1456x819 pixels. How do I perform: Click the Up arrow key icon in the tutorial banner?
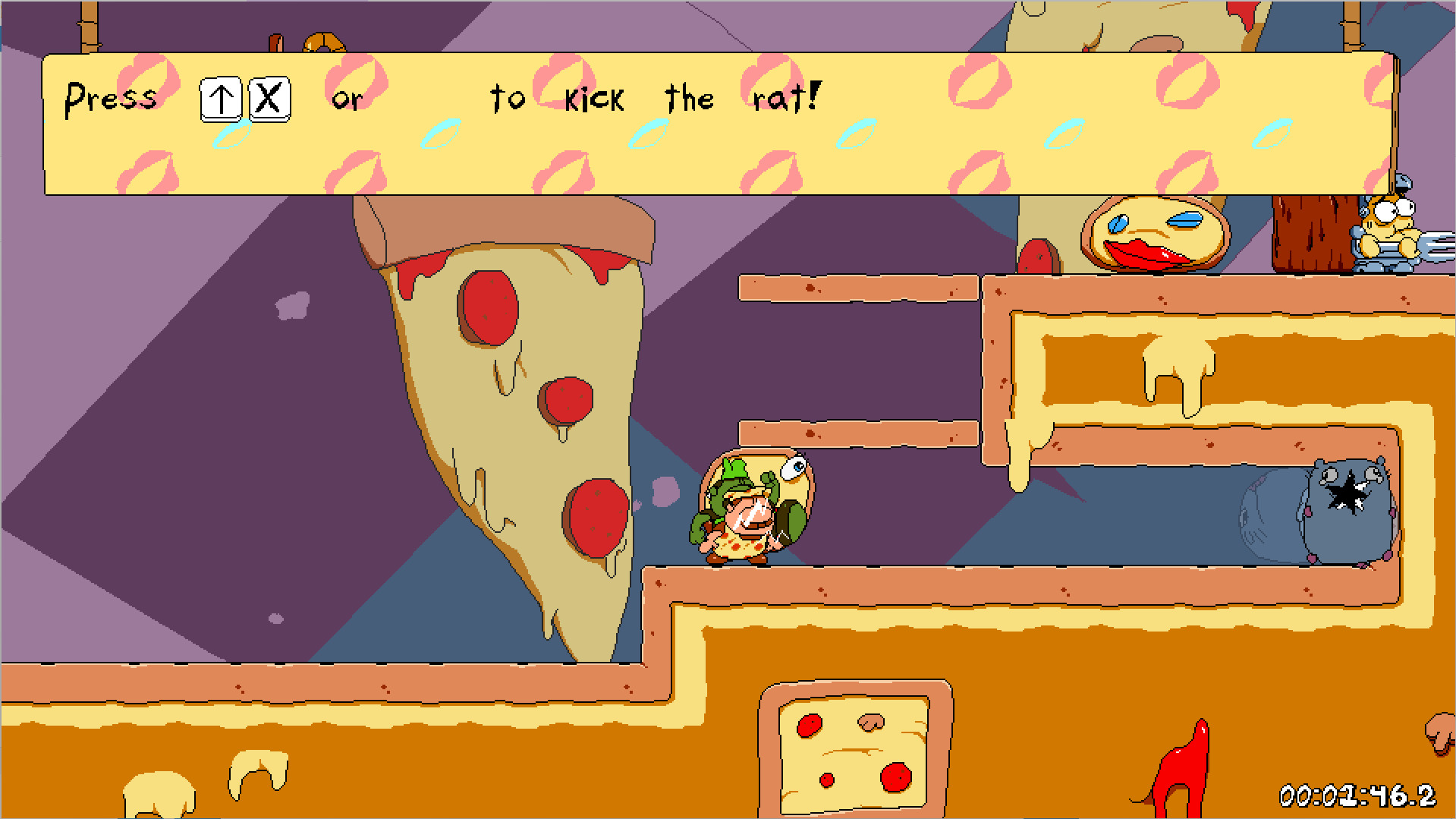click(x=219, y=97)
